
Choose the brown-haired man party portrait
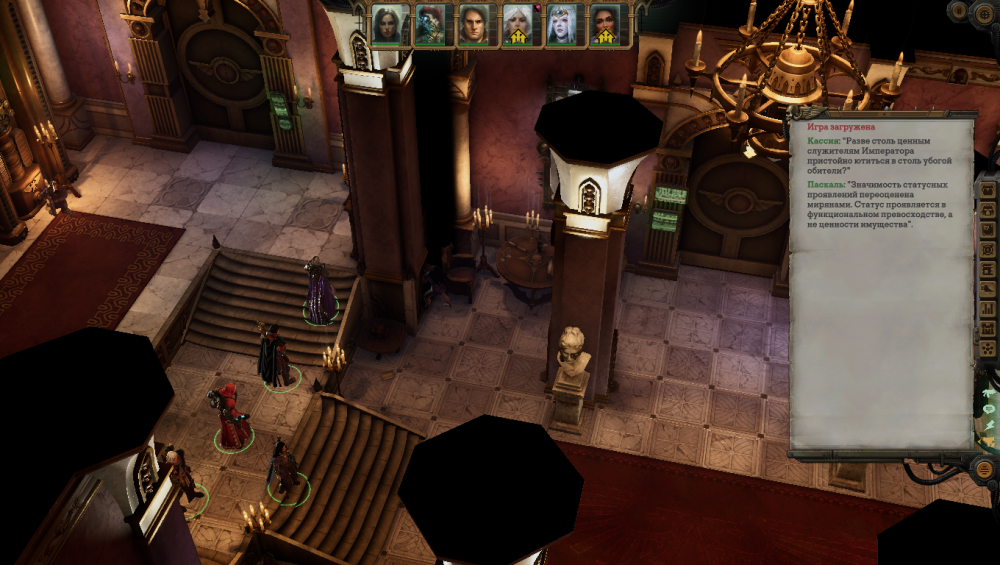(474, 25)
